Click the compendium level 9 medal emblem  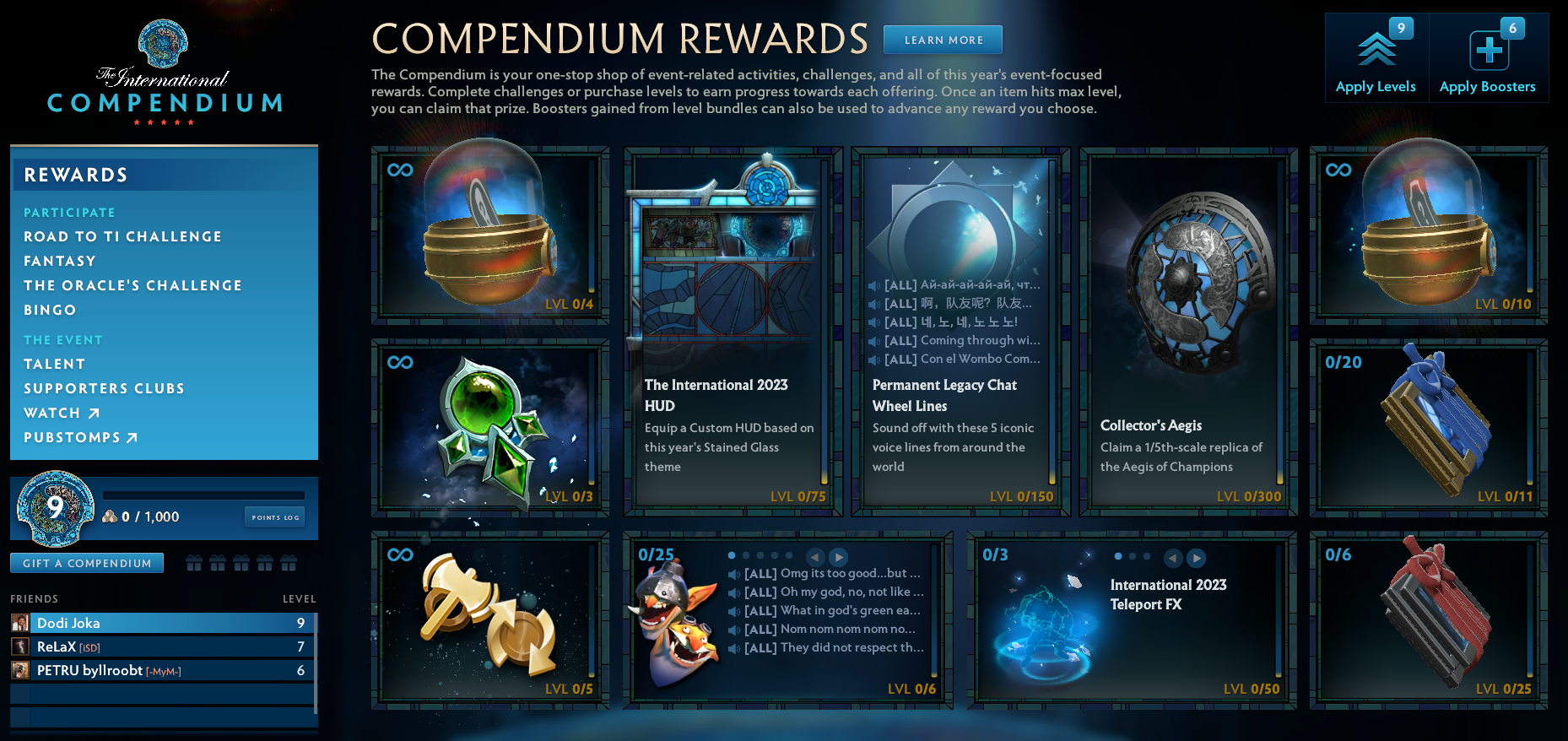(x=55, y=508)
